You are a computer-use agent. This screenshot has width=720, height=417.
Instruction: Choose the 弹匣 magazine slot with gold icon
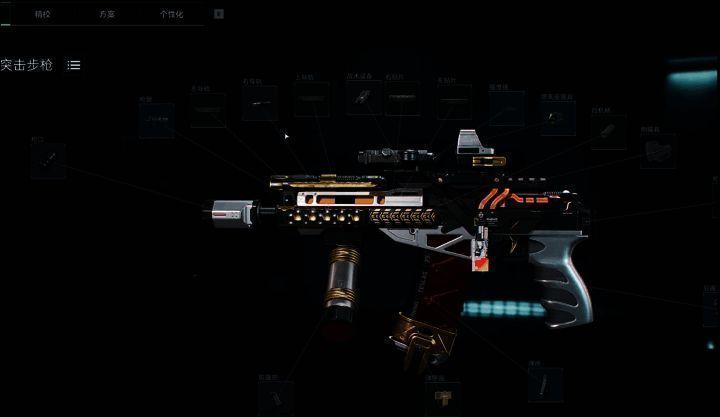click(441, 400)
